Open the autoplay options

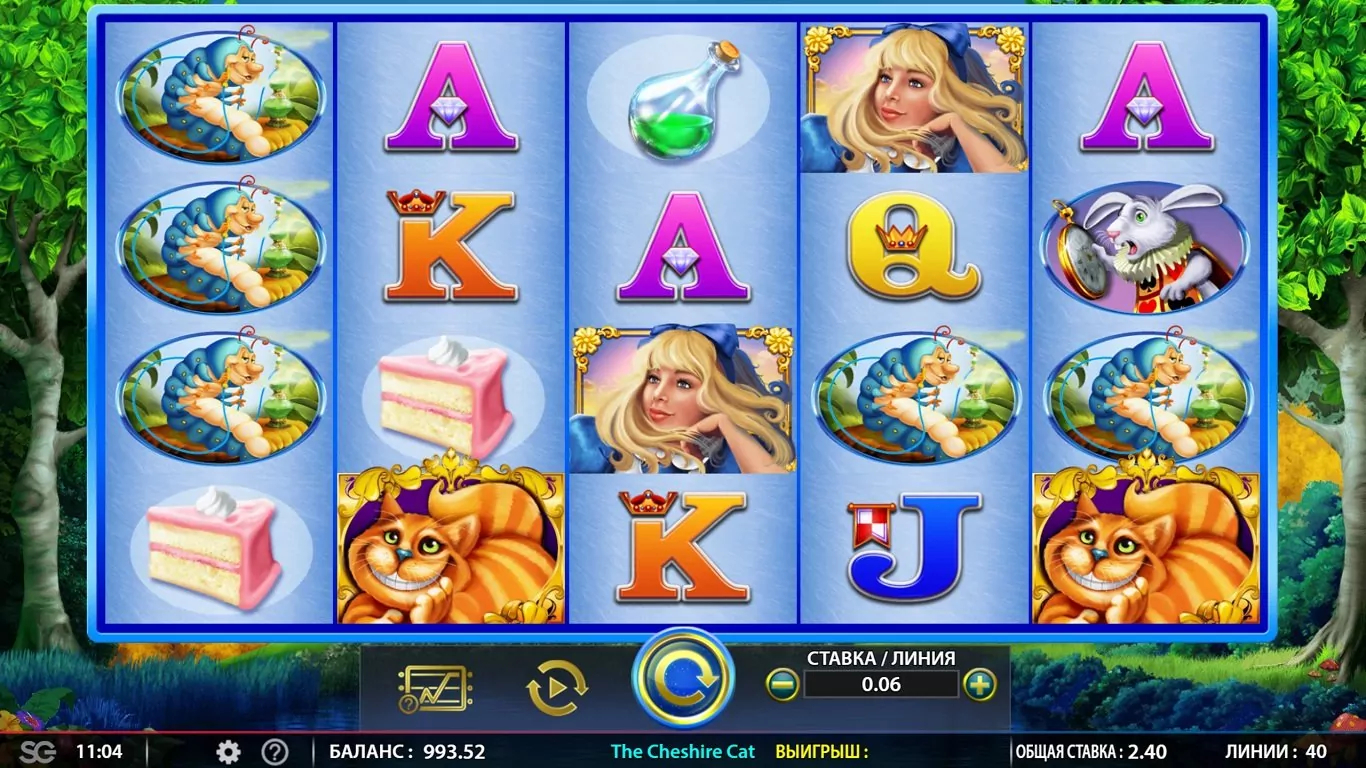[x=556, y=687]
